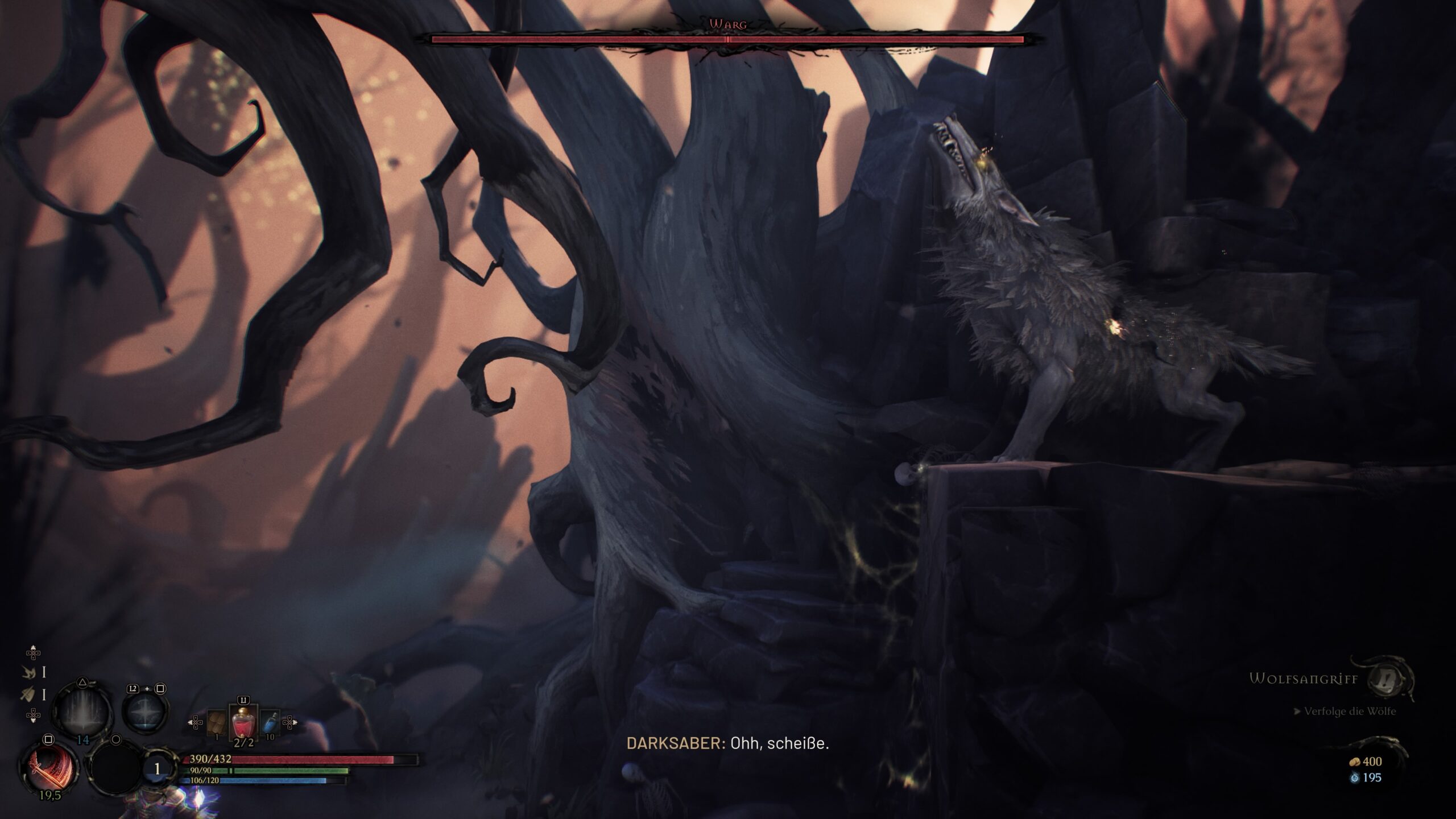1456x819 pixels.
Task: Click the round level 1 indicator
Action: point(157,769)
